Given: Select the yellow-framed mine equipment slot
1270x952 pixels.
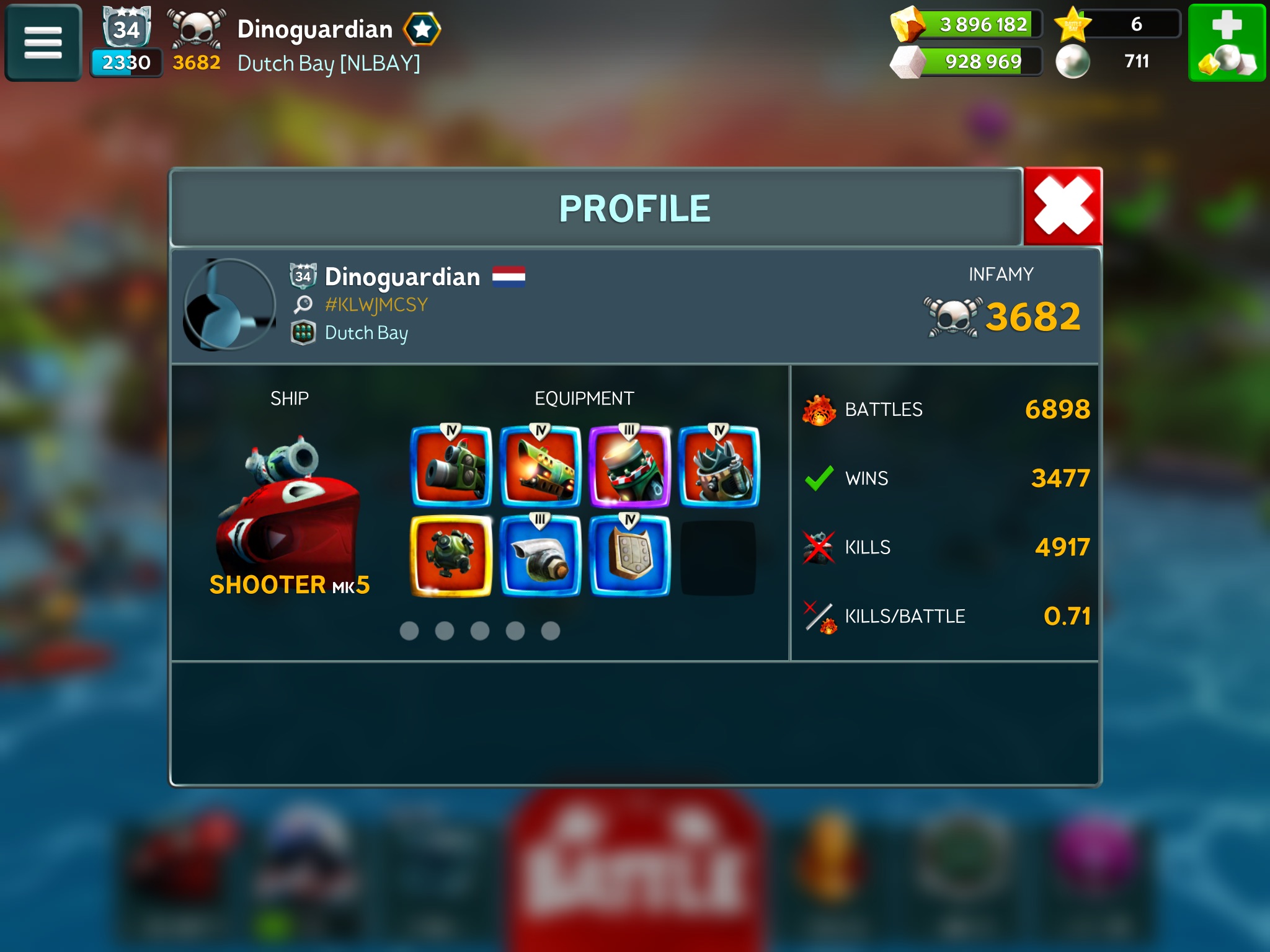Looking at the screenshot, I should coord(451,556).
